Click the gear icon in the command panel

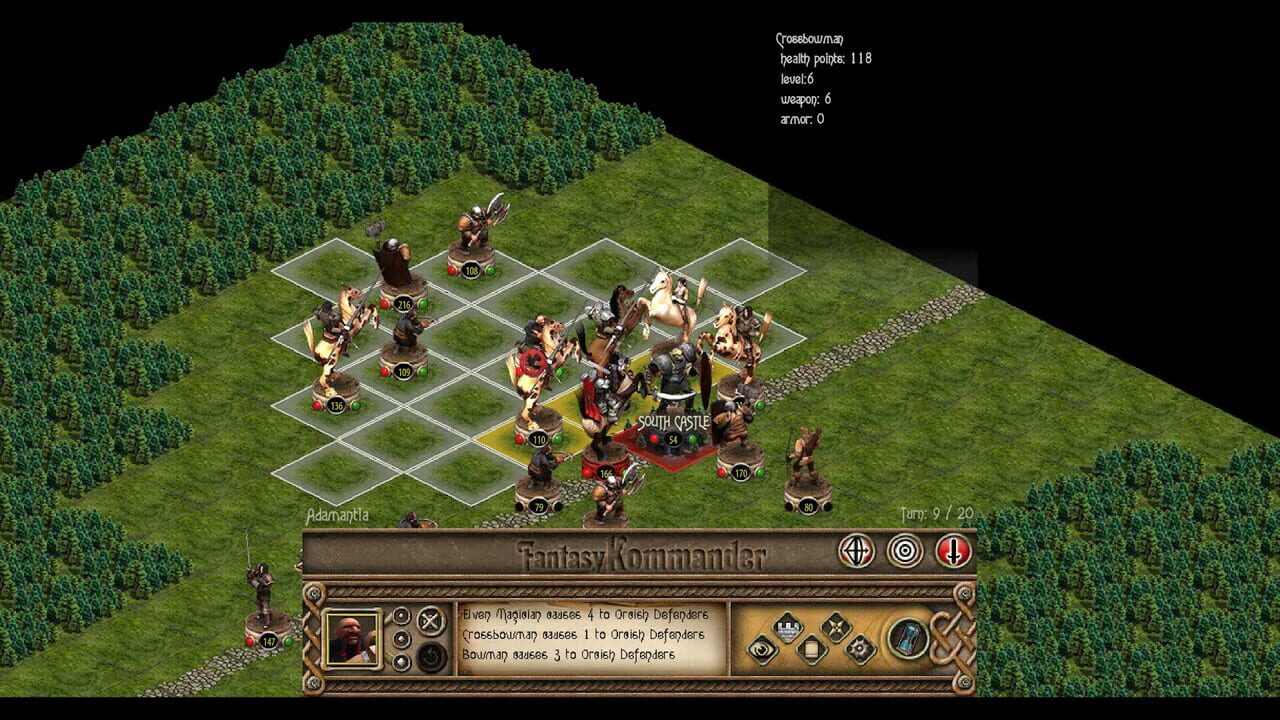pos(860,649)
